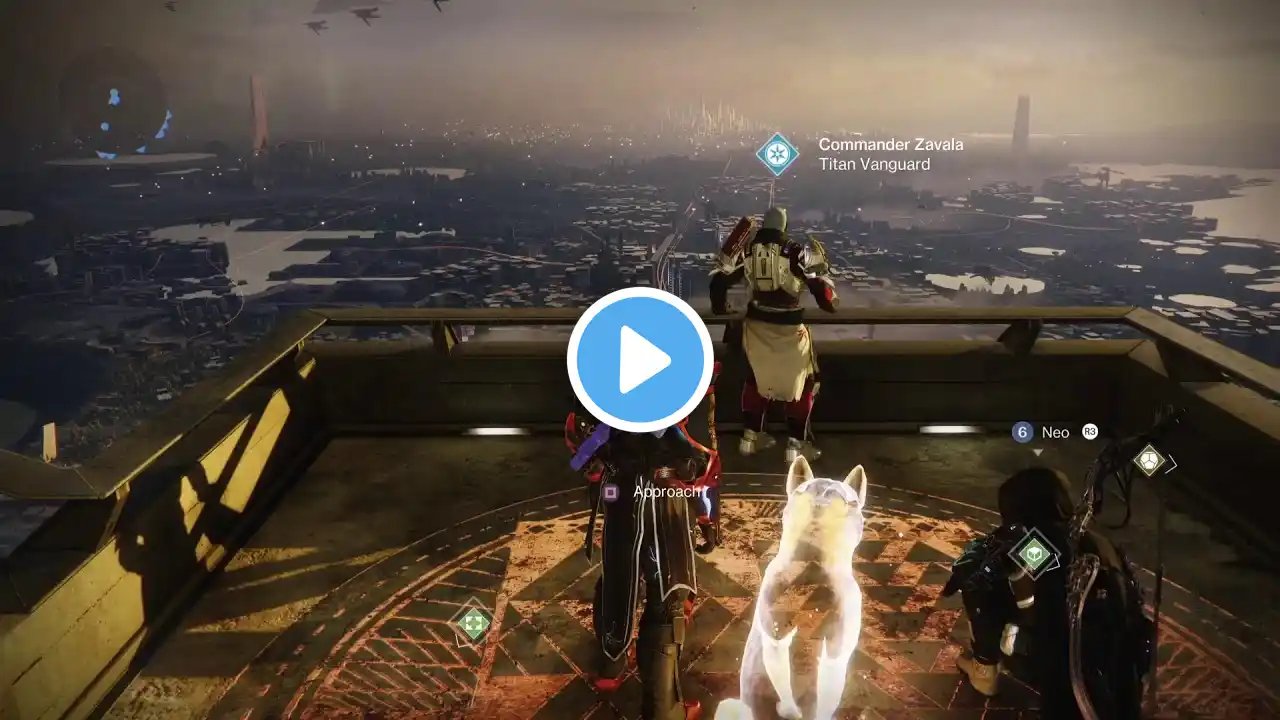Inspect player Neo's nameplate
Image resolution: width=1280 pixels, height=720 pixels.
click(1055, 432)
